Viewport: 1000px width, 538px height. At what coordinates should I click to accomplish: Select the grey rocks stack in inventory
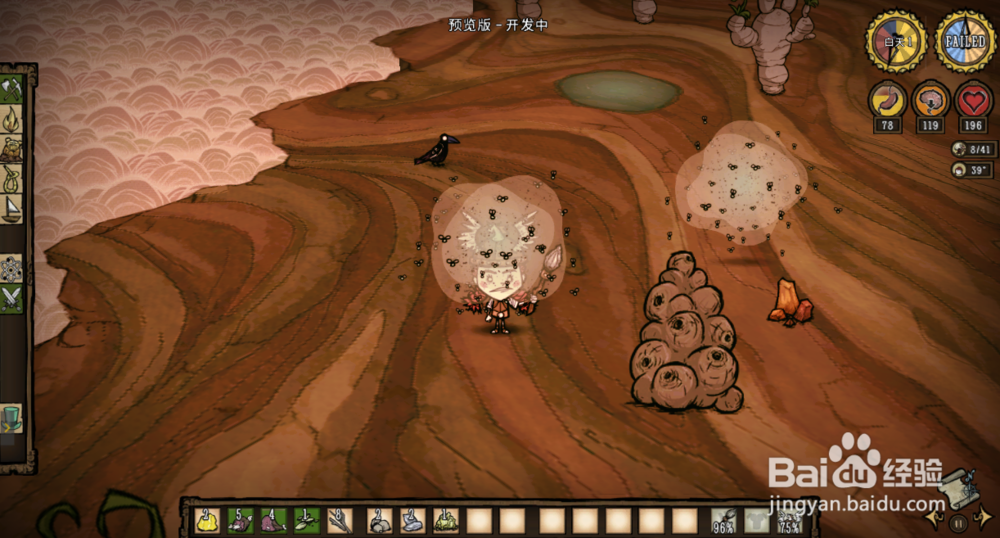[x=380, y=520]
